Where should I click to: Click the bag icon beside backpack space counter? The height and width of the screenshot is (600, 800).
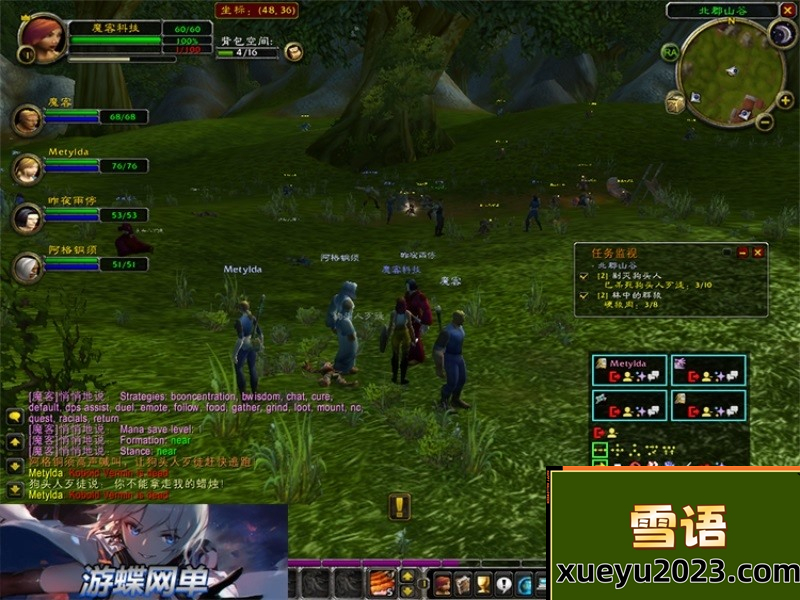coord(293,52)
